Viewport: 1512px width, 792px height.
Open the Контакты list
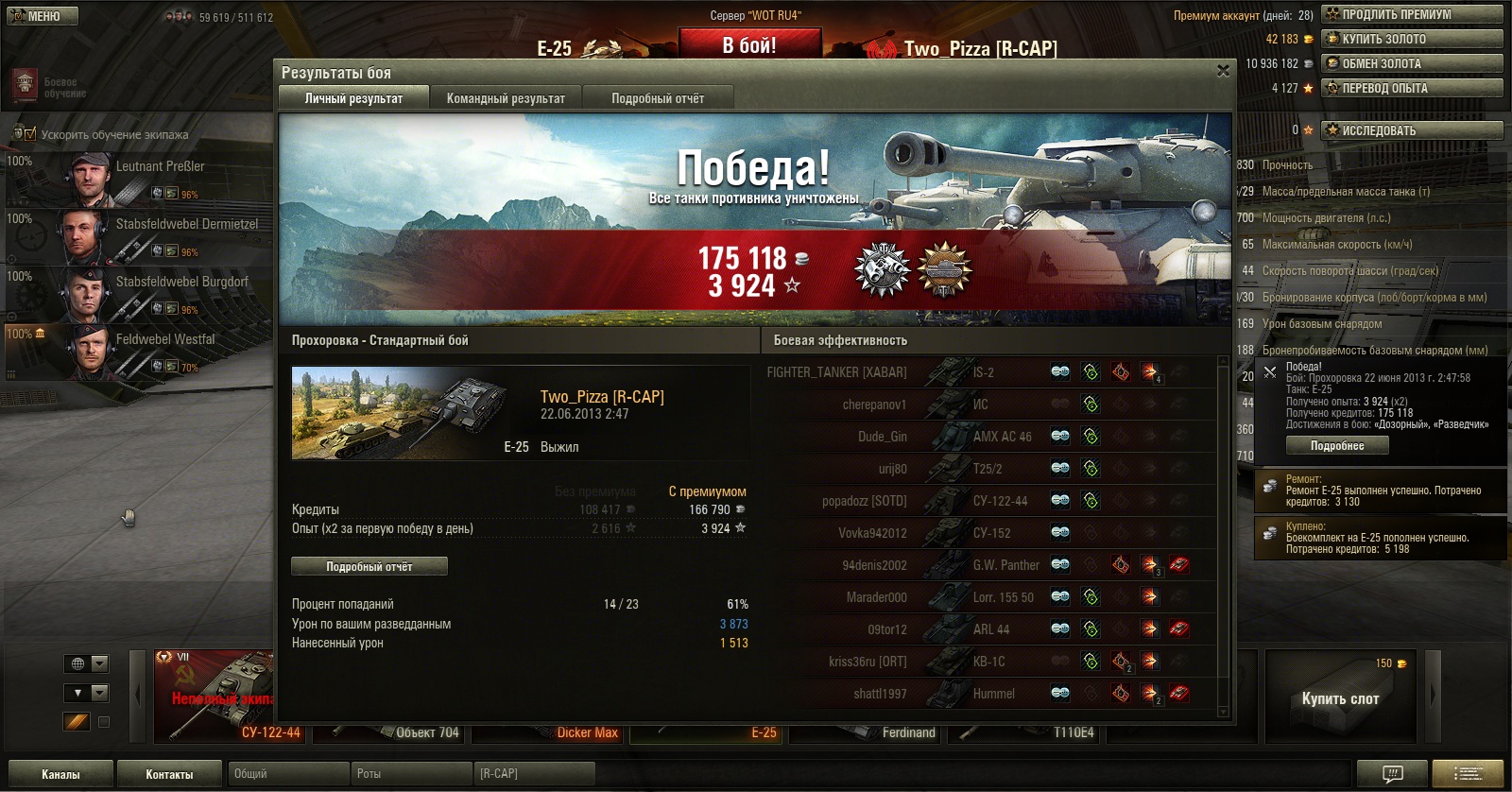click(169, 774)
